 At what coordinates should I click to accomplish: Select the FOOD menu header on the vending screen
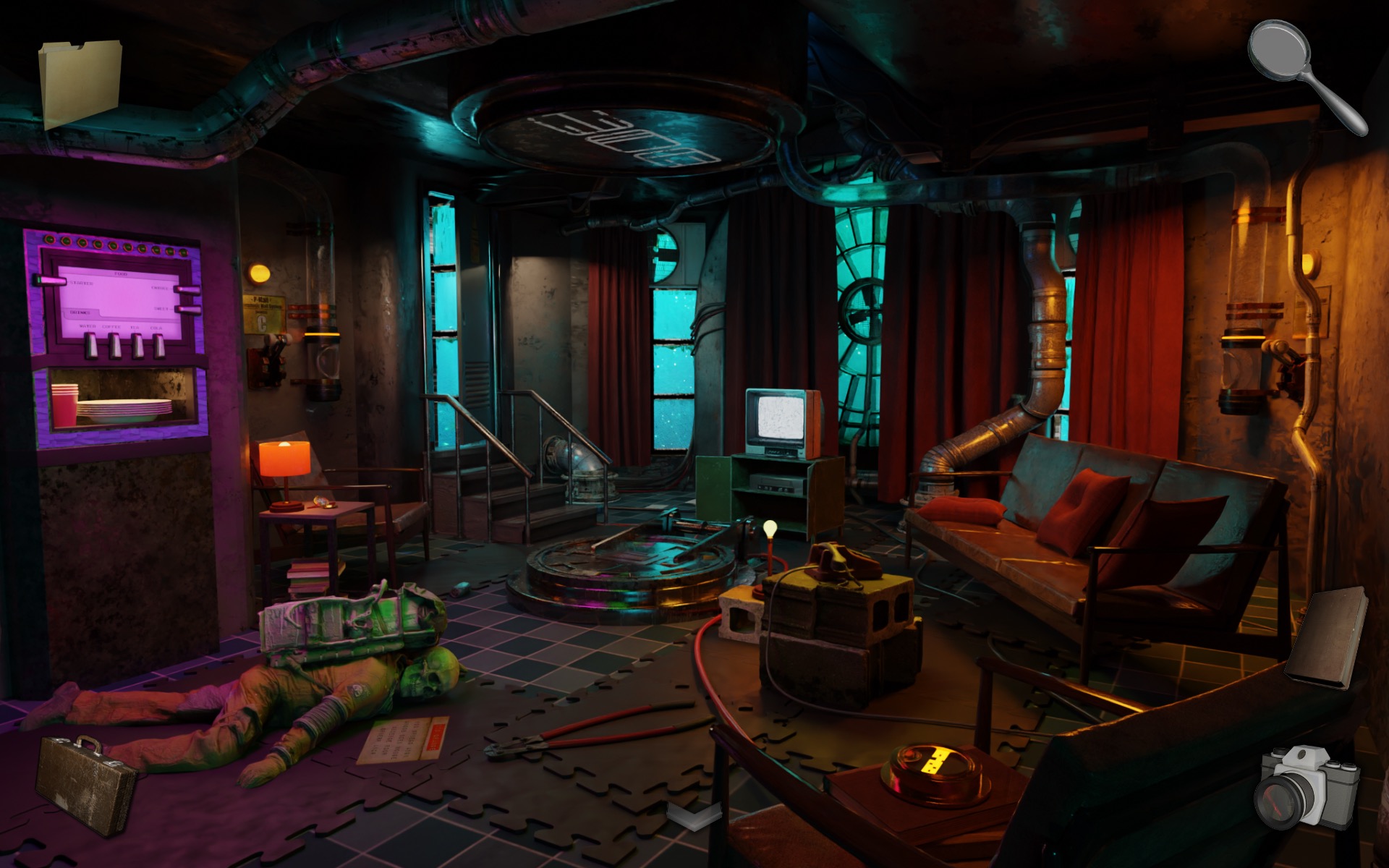pyautogui.click(x=121, y=273)
